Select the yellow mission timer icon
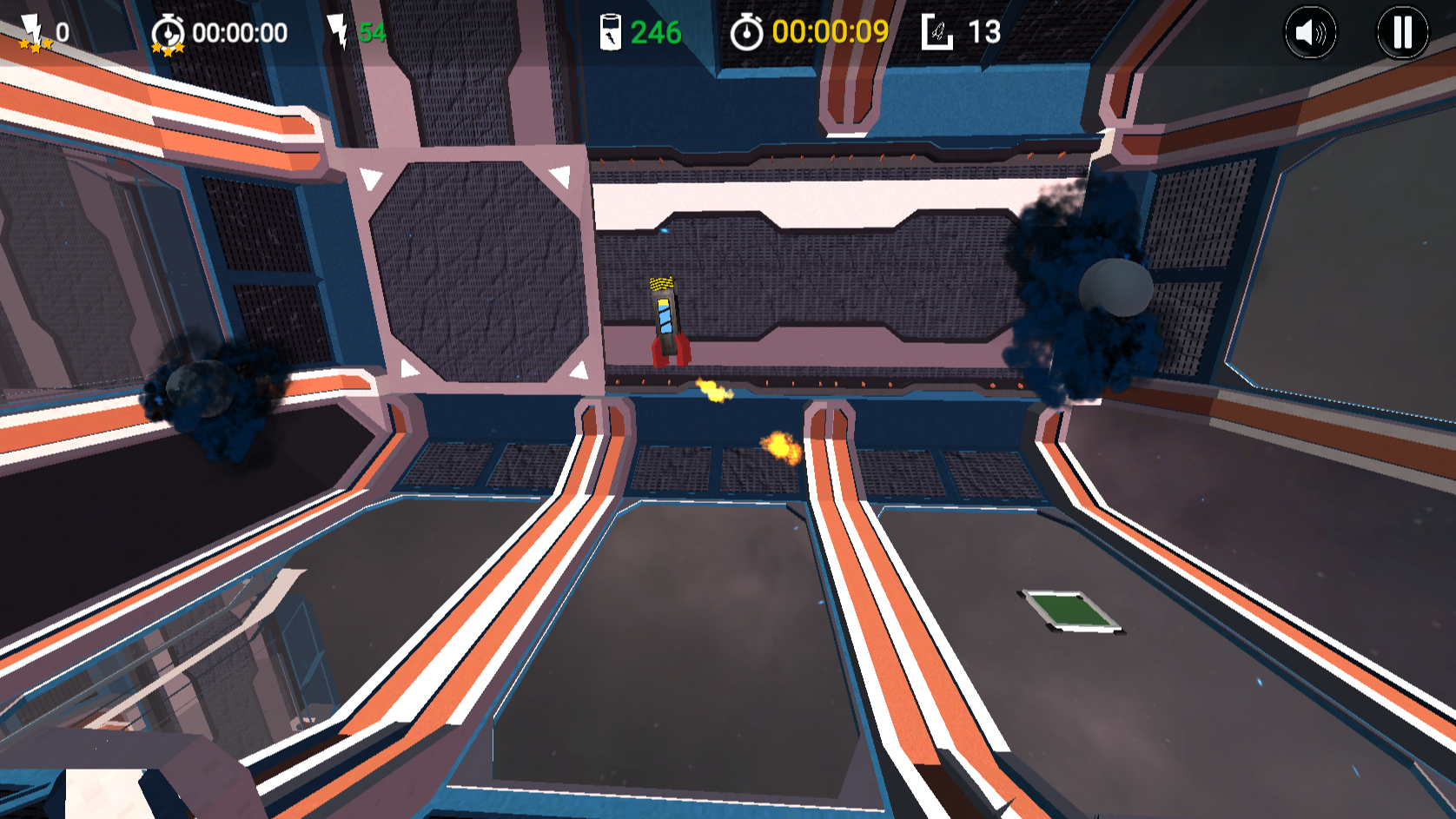1456x819 pixels. [749, 31]
